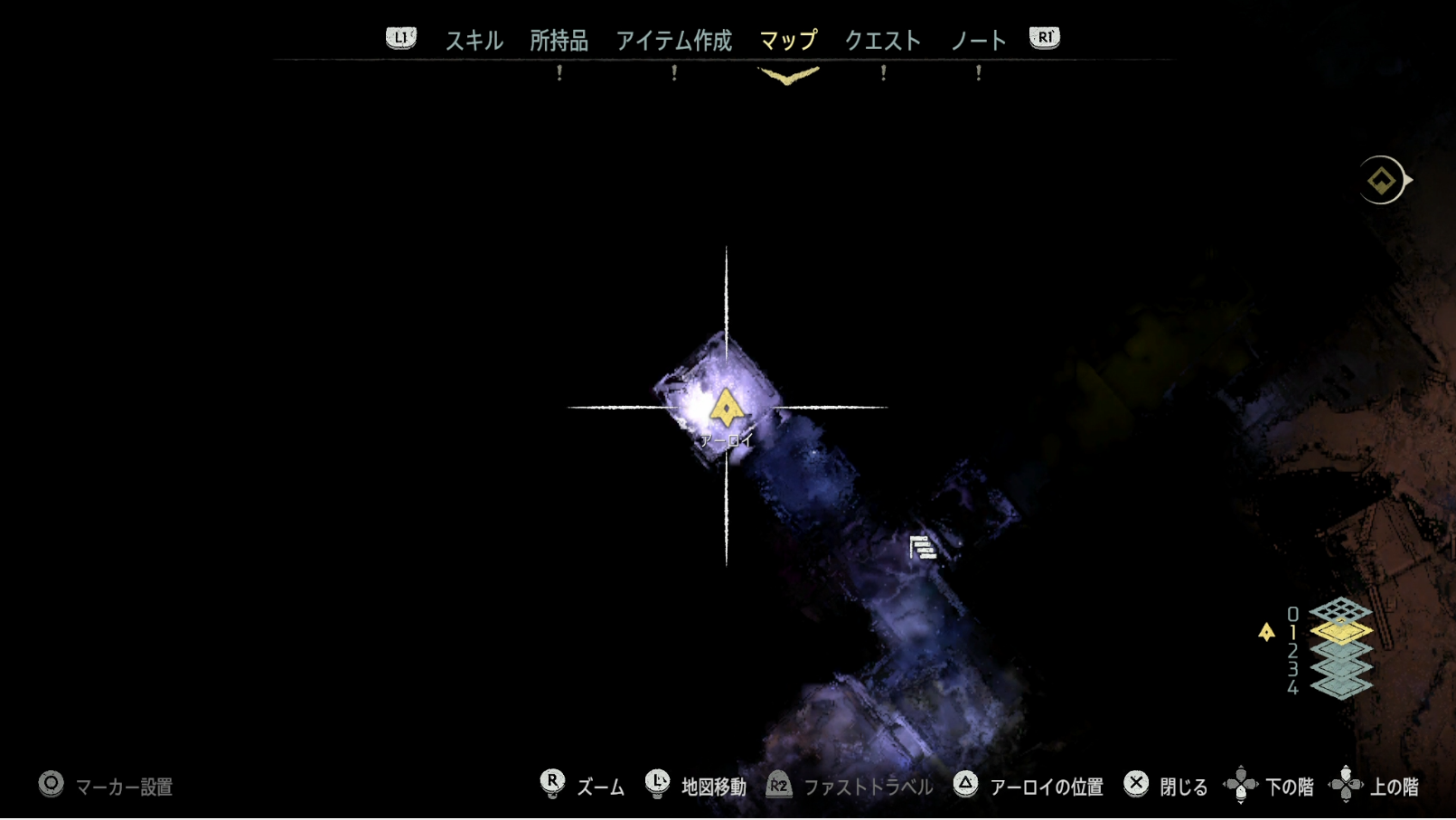The height and width of the screenshot is (820, 1456).
Task: Toggle floor 0 map layer visibility
Action: (1341, 612)
